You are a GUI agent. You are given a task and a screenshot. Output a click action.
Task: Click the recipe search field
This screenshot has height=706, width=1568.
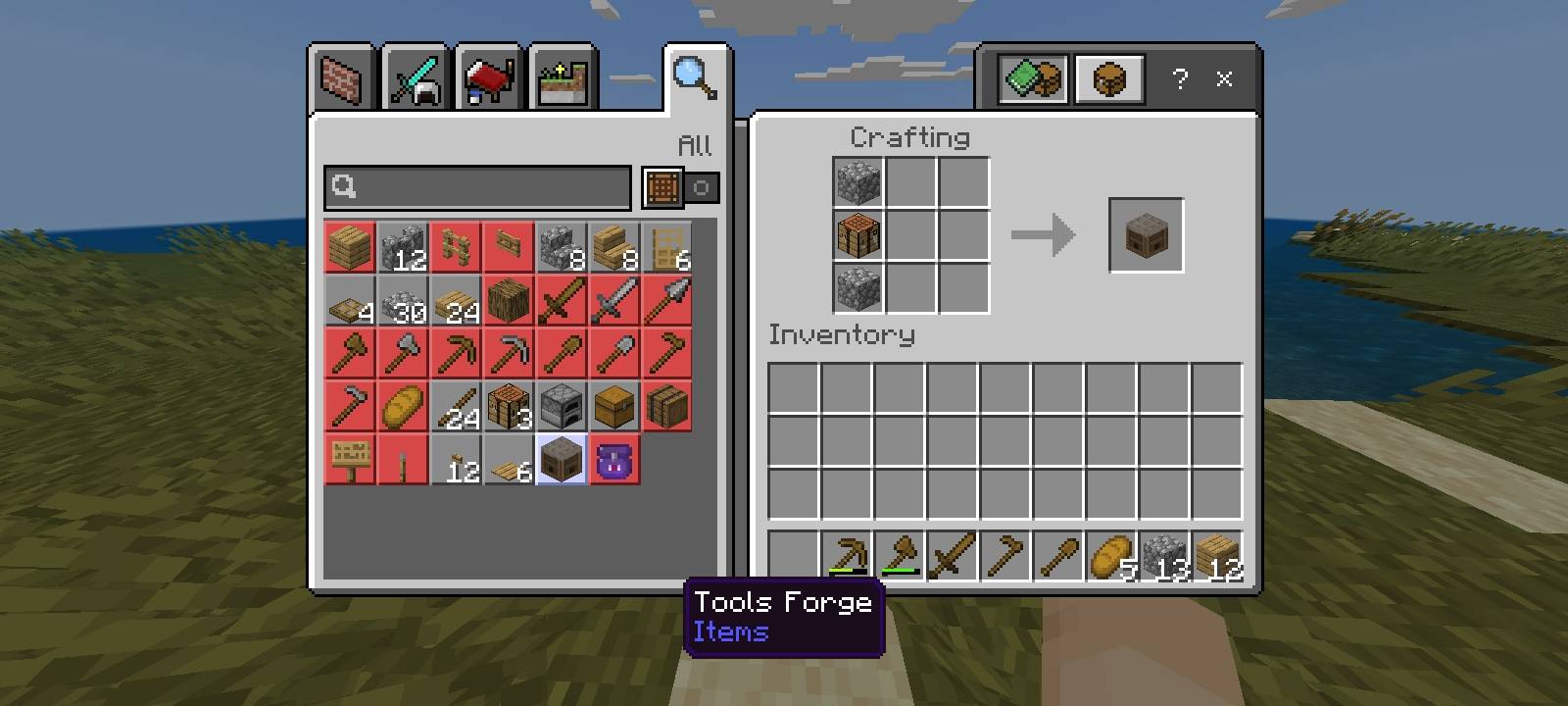478,186
